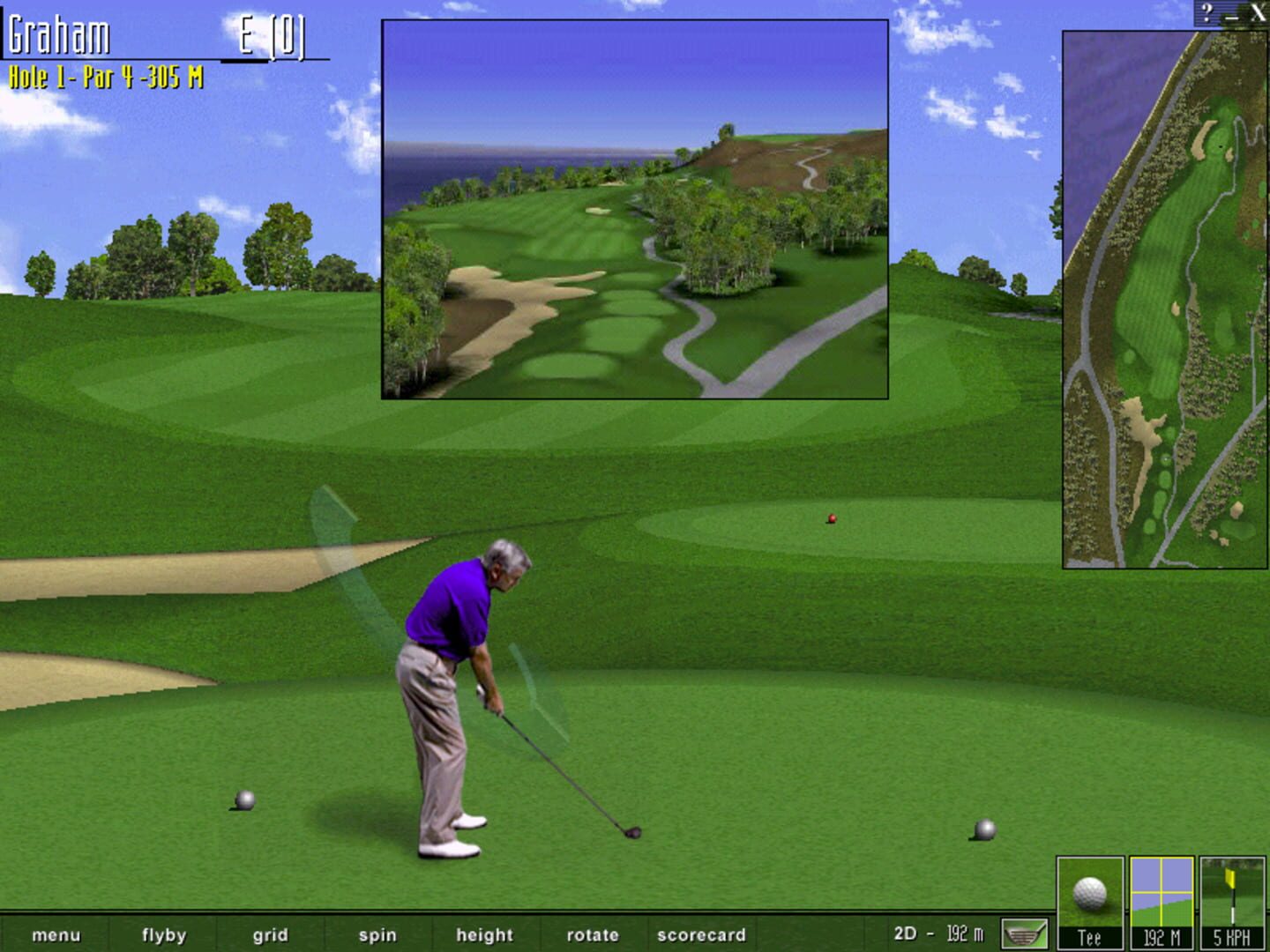Toggle shot height adjustment

point(483,934)
